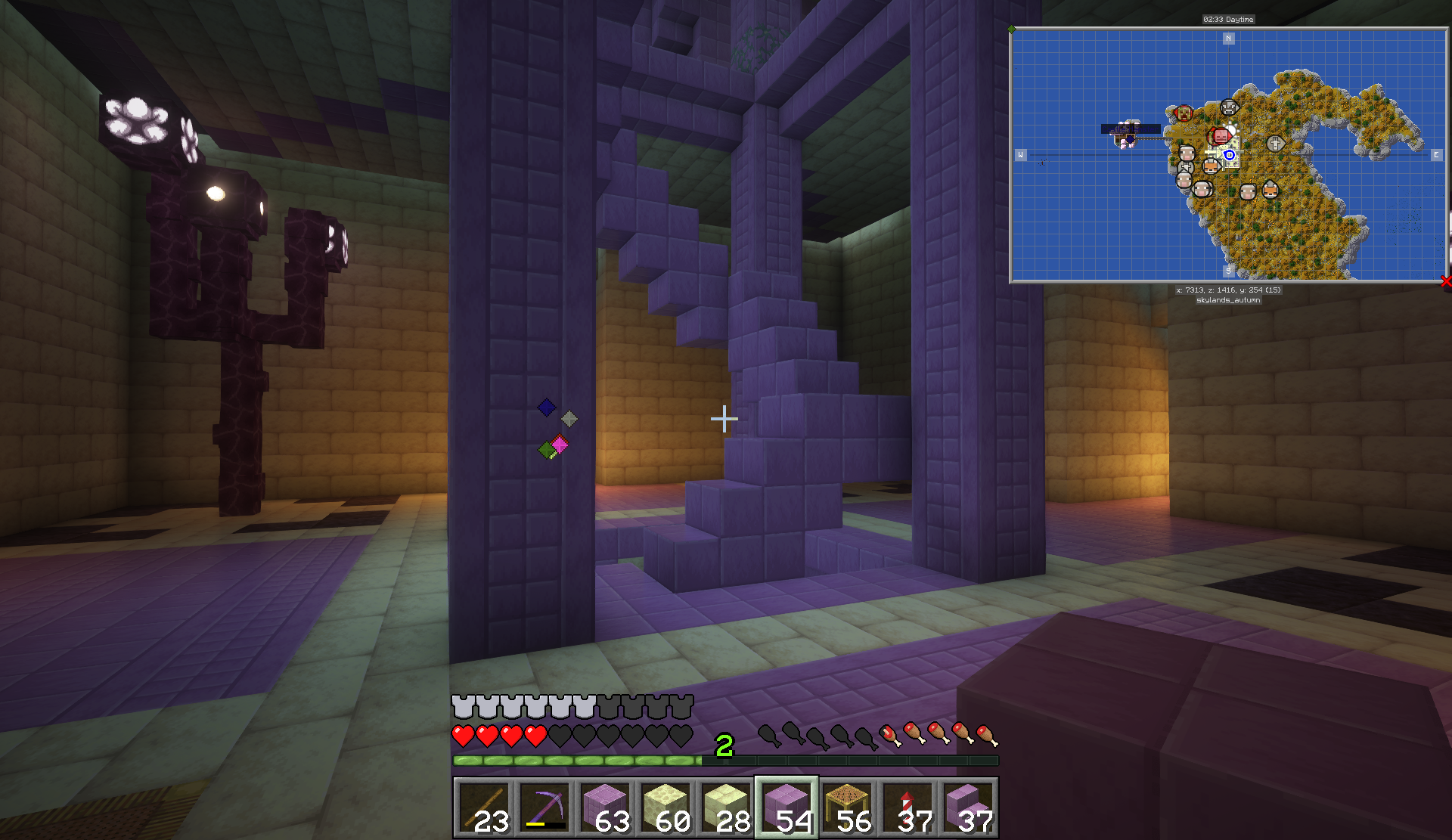The image size is (1452, 840).
Task: Choose the firework rocket hotbar slot
Action: [907, 807]
